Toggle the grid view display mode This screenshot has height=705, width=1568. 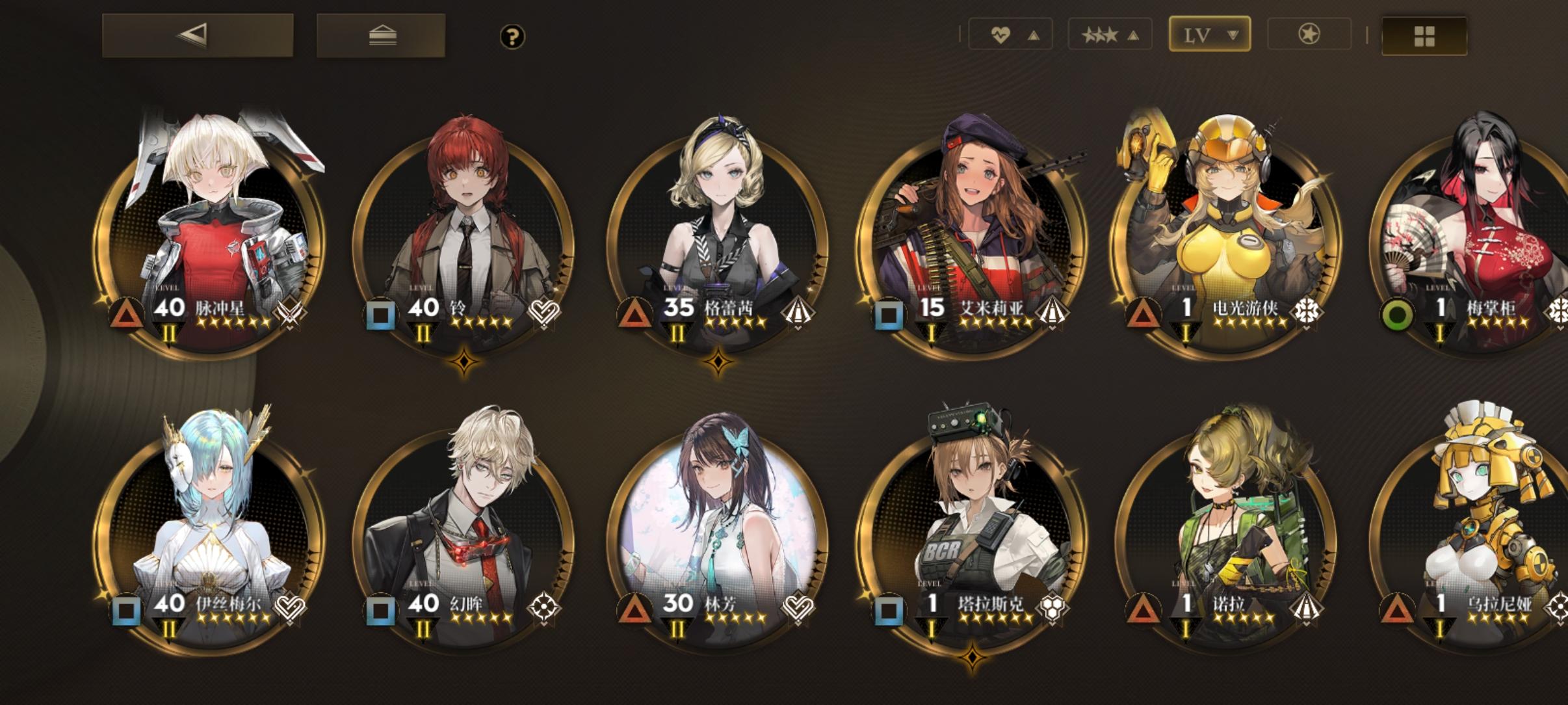click(1424, 36)
